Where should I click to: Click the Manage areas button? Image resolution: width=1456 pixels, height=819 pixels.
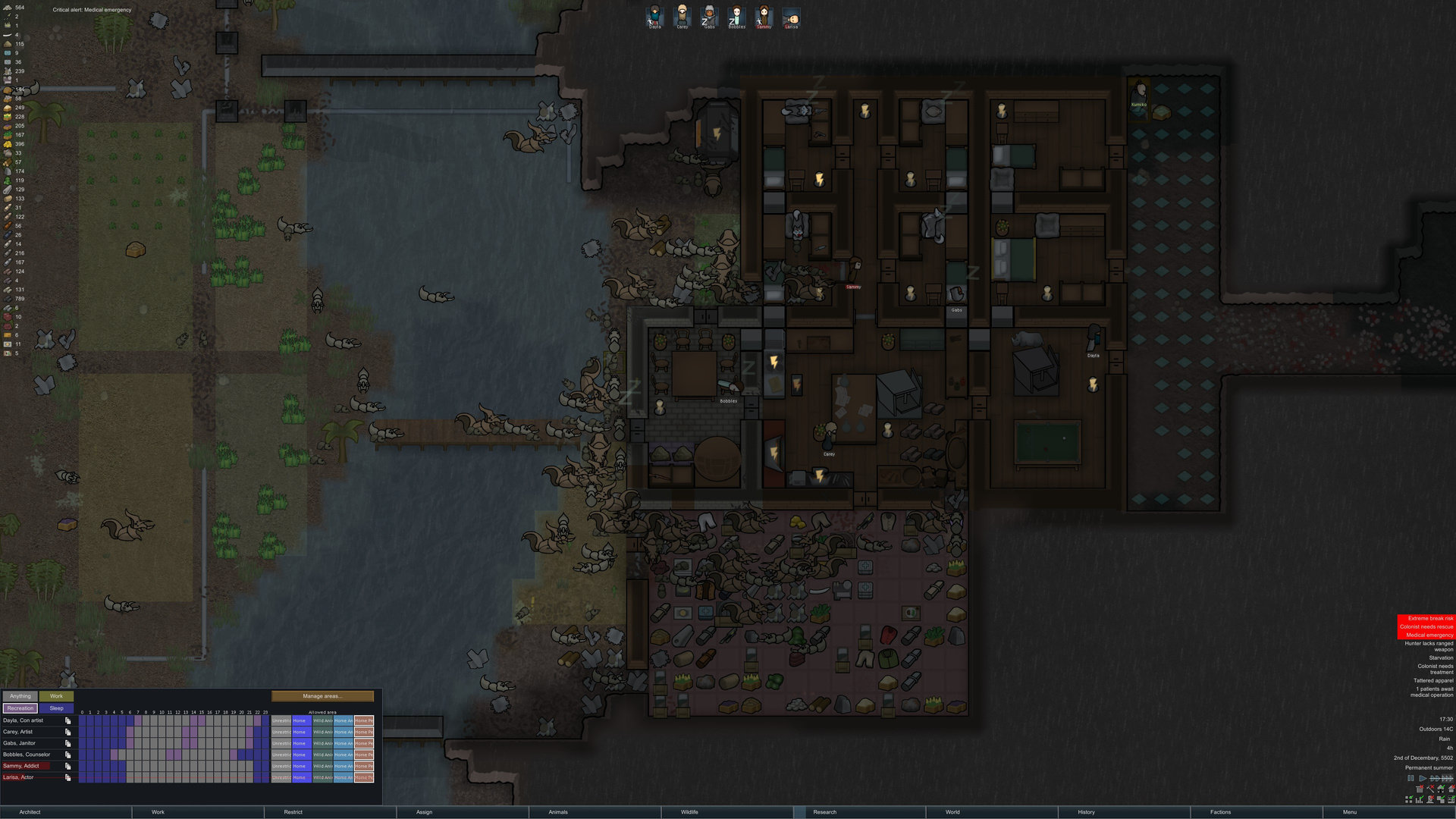tap(322, 696)
